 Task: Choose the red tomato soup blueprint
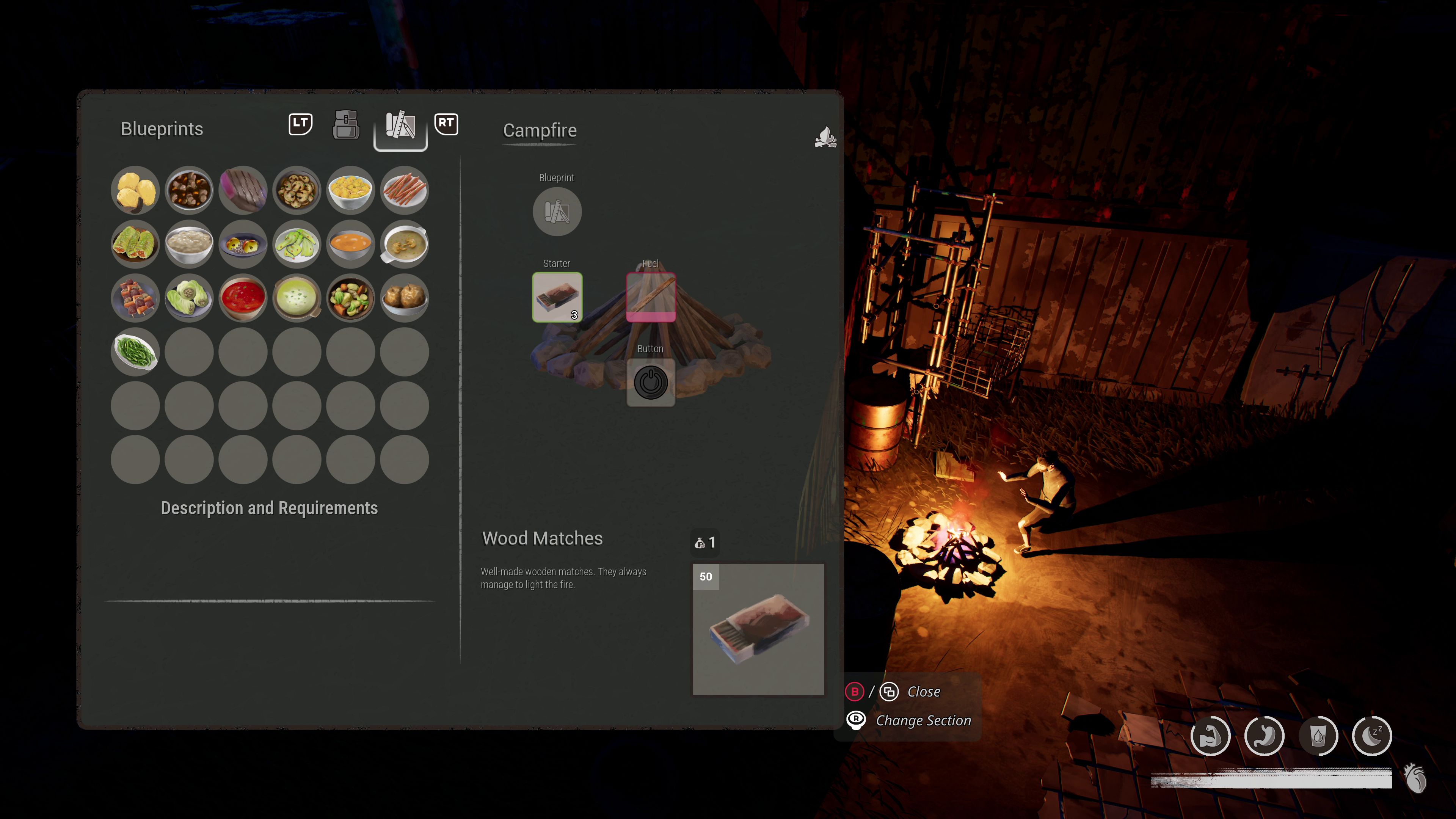point(243,298)
